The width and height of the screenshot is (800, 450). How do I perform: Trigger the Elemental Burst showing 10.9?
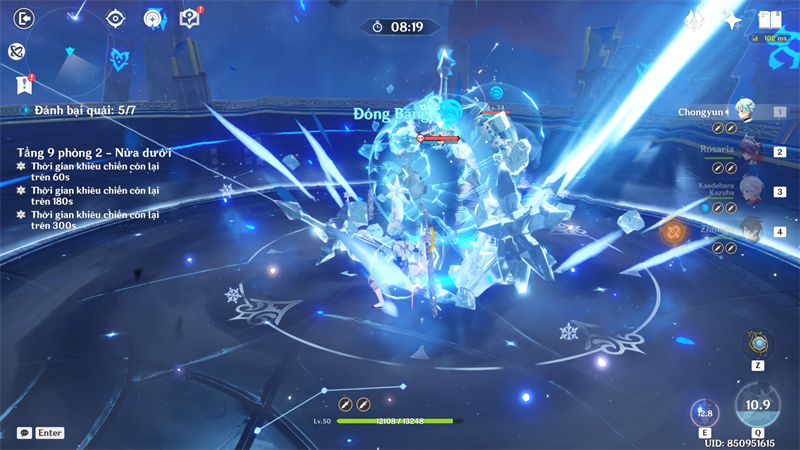coord(757,405)
